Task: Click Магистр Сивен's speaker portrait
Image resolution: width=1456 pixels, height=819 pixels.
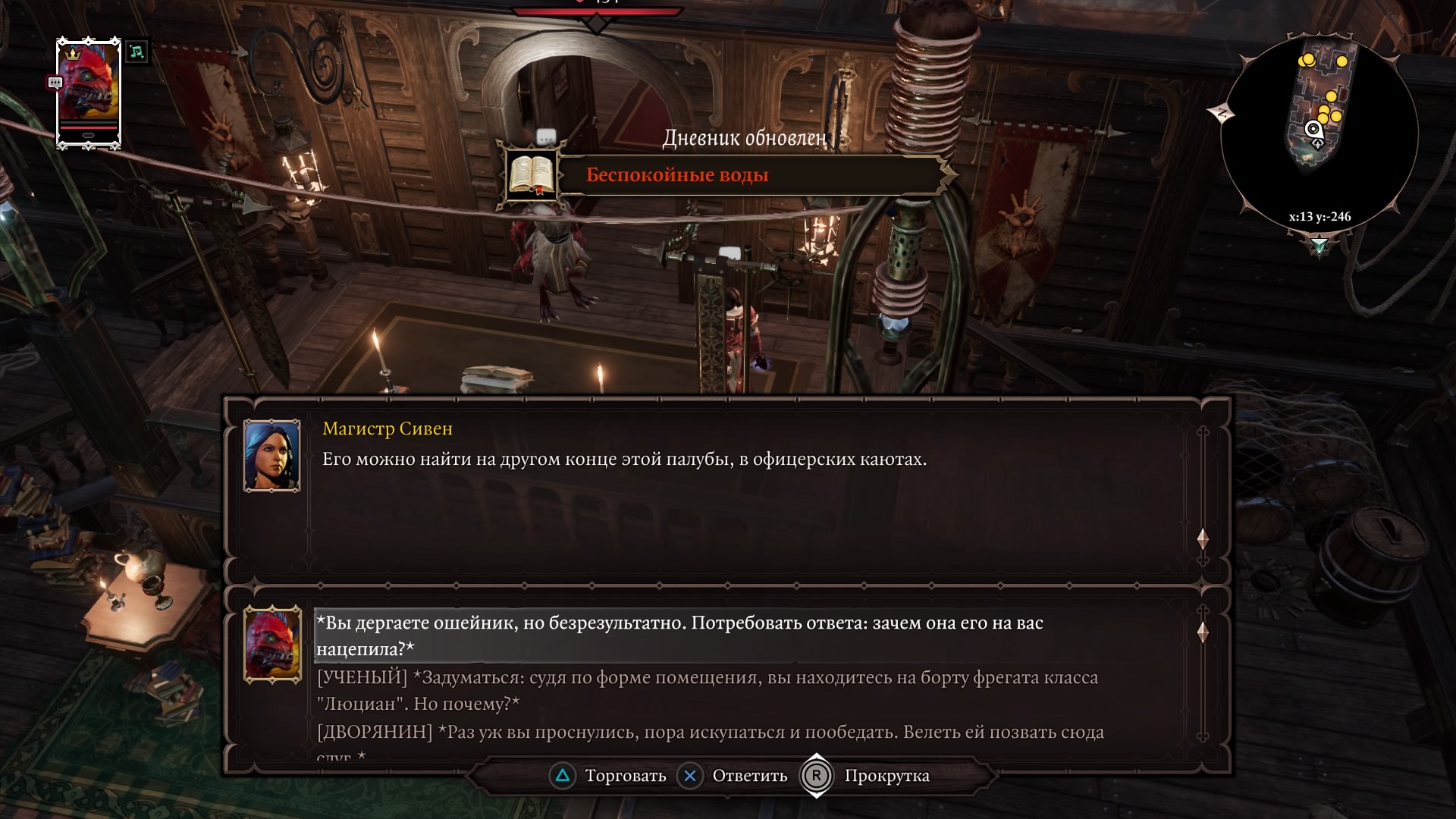Action: pyautogui.click(x=271, y=455)
